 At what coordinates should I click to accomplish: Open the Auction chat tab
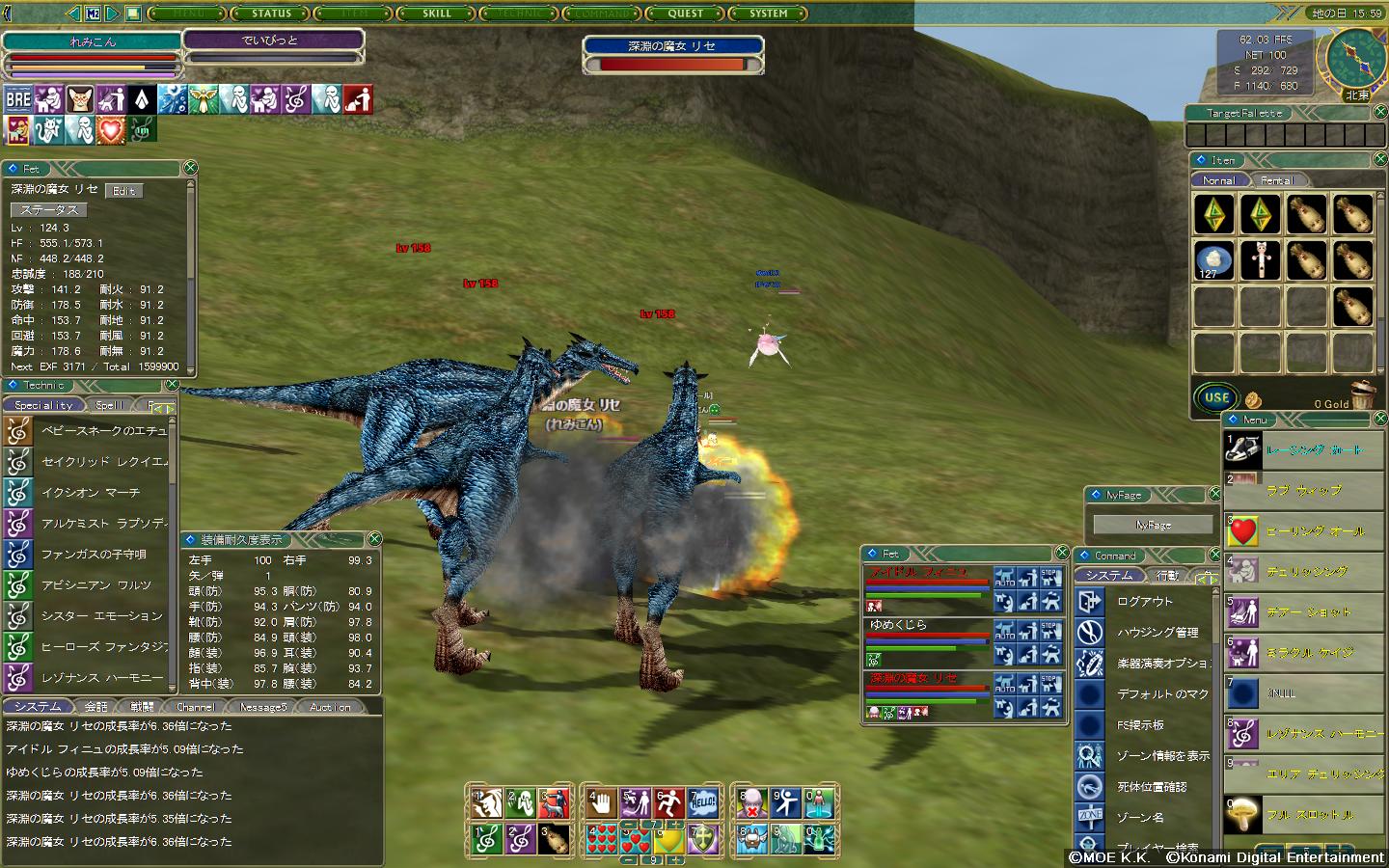pos(330,707)
